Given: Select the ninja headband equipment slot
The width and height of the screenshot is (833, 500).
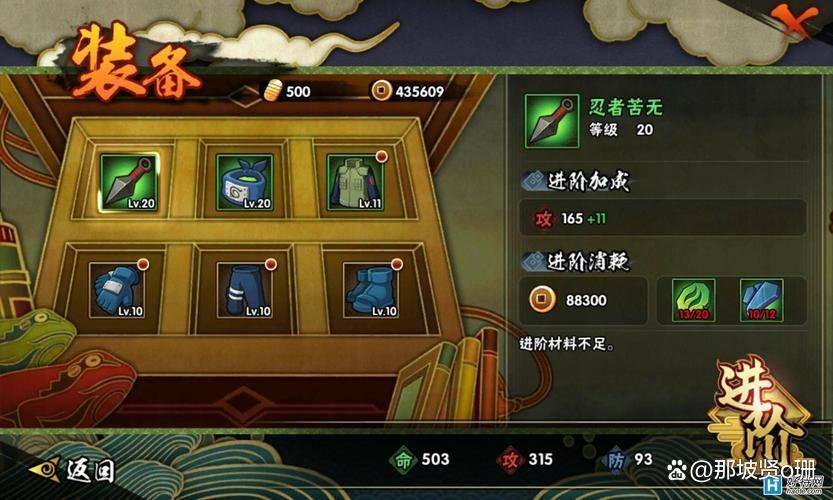Looking at the screenshot, I should [x=245, y=182].
